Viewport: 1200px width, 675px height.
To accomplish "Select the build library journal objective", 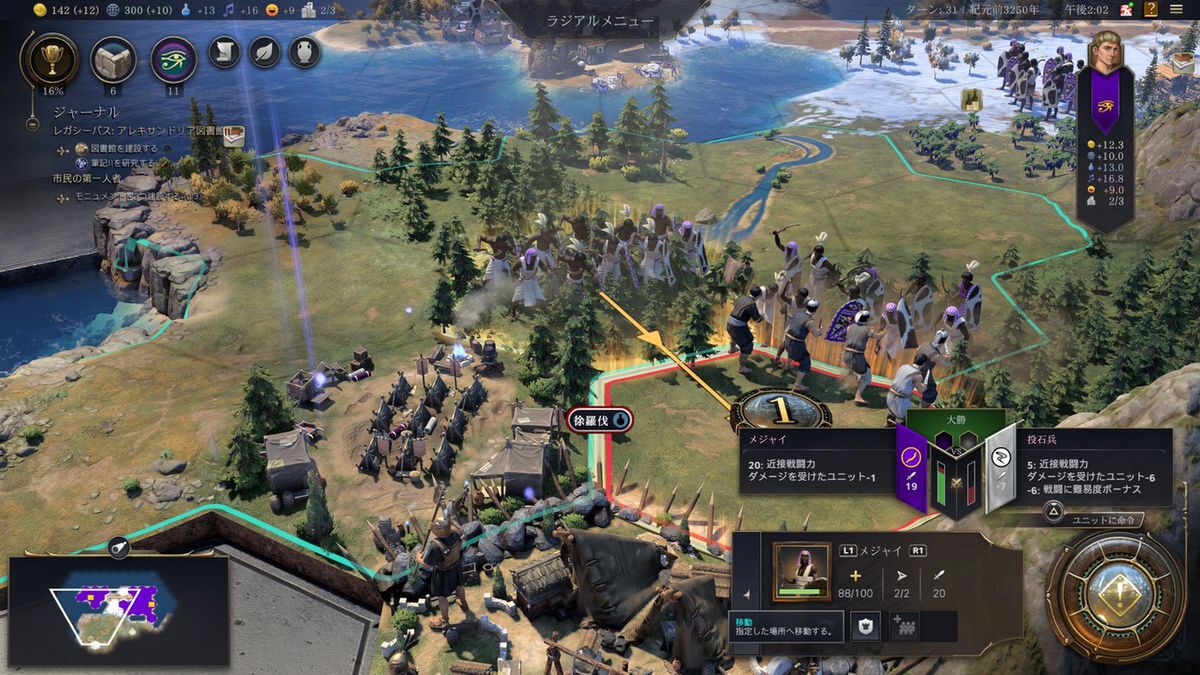I will point(122,147).
